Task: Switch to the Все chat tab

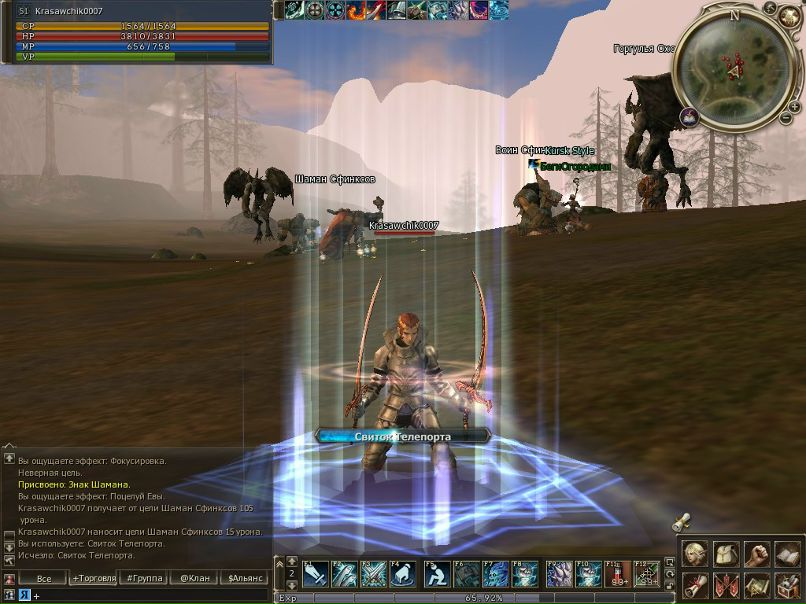Action: 43,578
